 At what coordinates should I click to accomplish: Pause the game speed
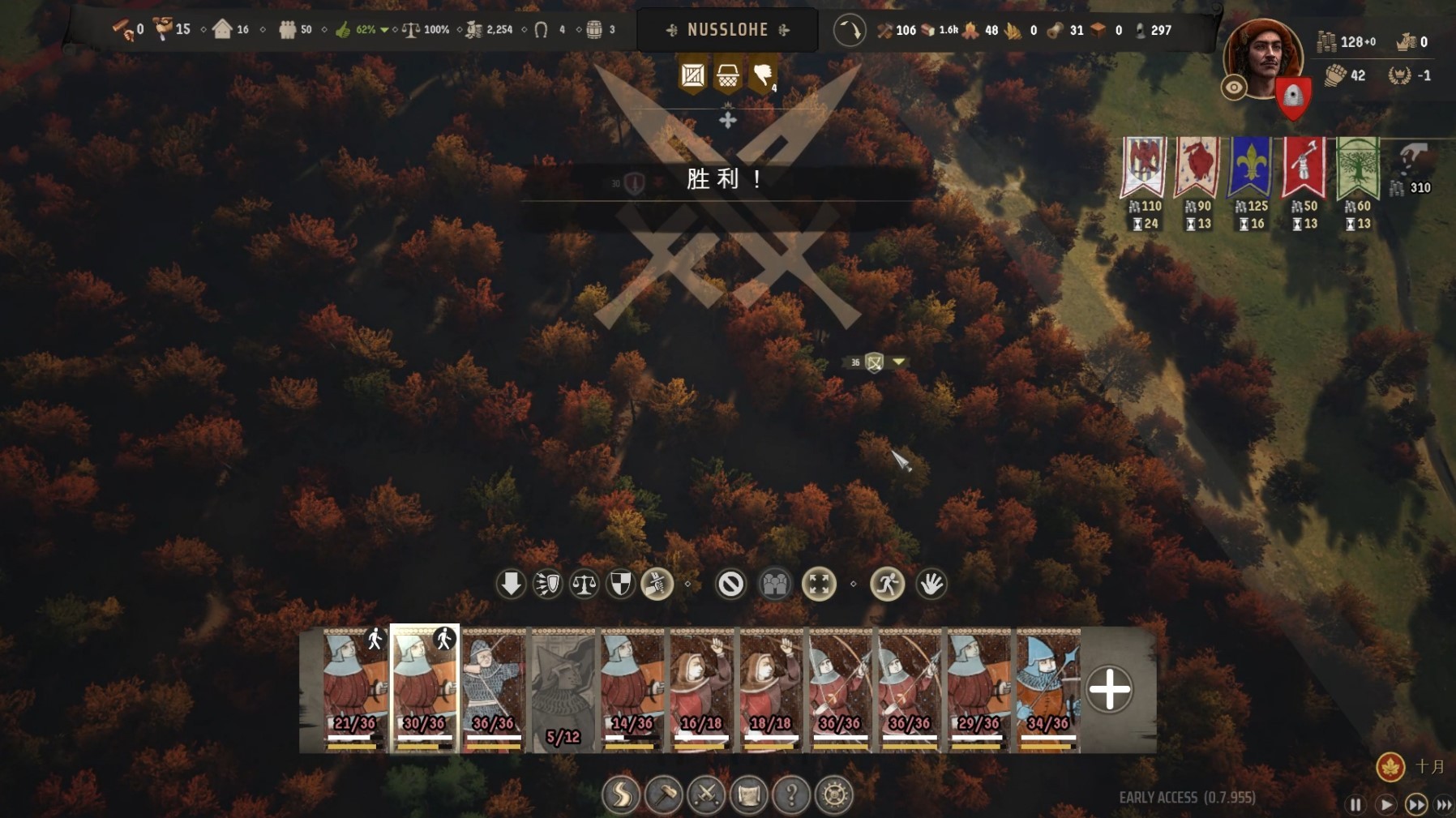point(1355,804)
